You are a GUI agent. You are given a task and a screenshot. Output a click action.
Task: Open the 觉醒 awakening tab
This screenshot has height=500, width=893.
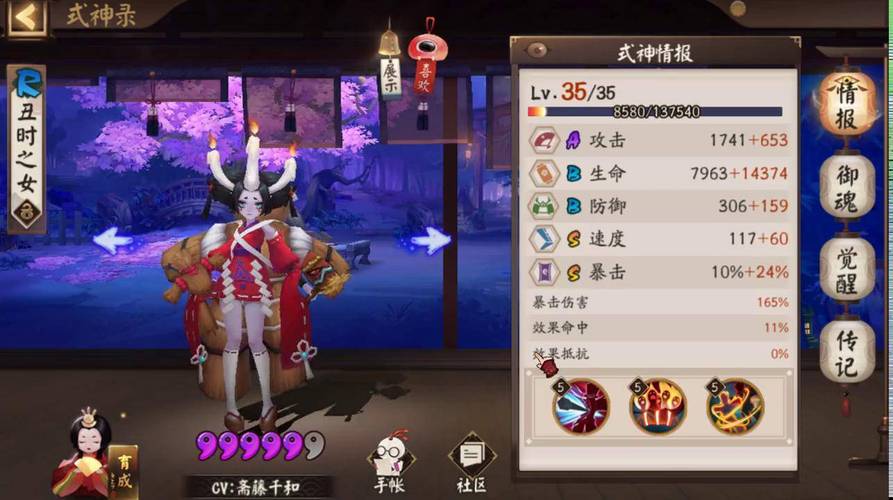click(846, 267)
